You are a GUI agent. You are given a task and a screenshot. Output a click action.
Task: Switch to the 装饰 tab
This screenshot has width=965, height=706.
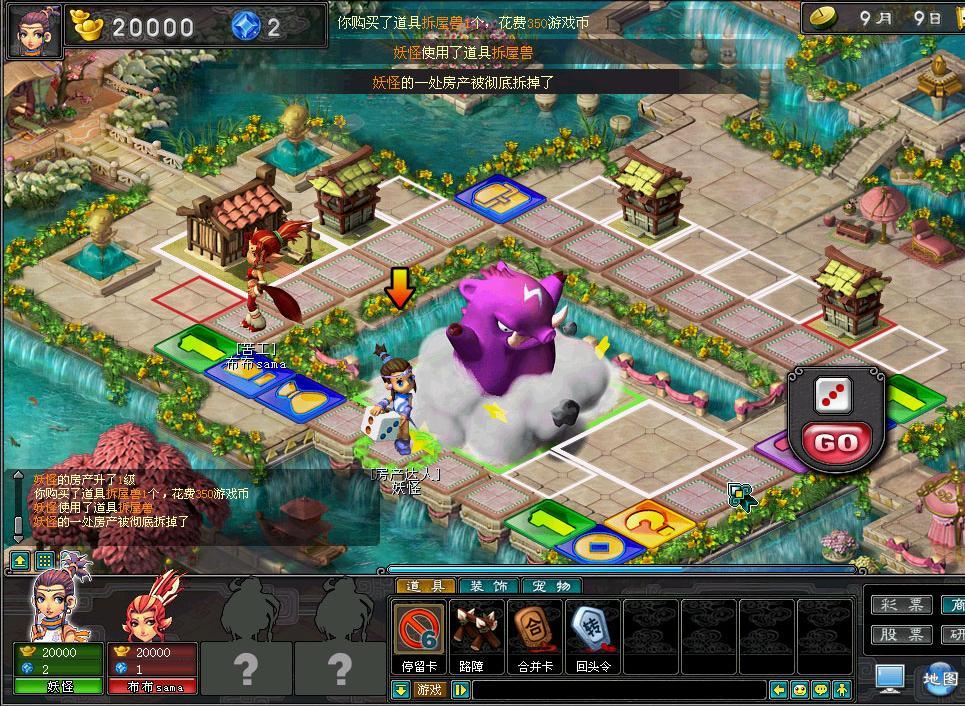coord(488,586)
